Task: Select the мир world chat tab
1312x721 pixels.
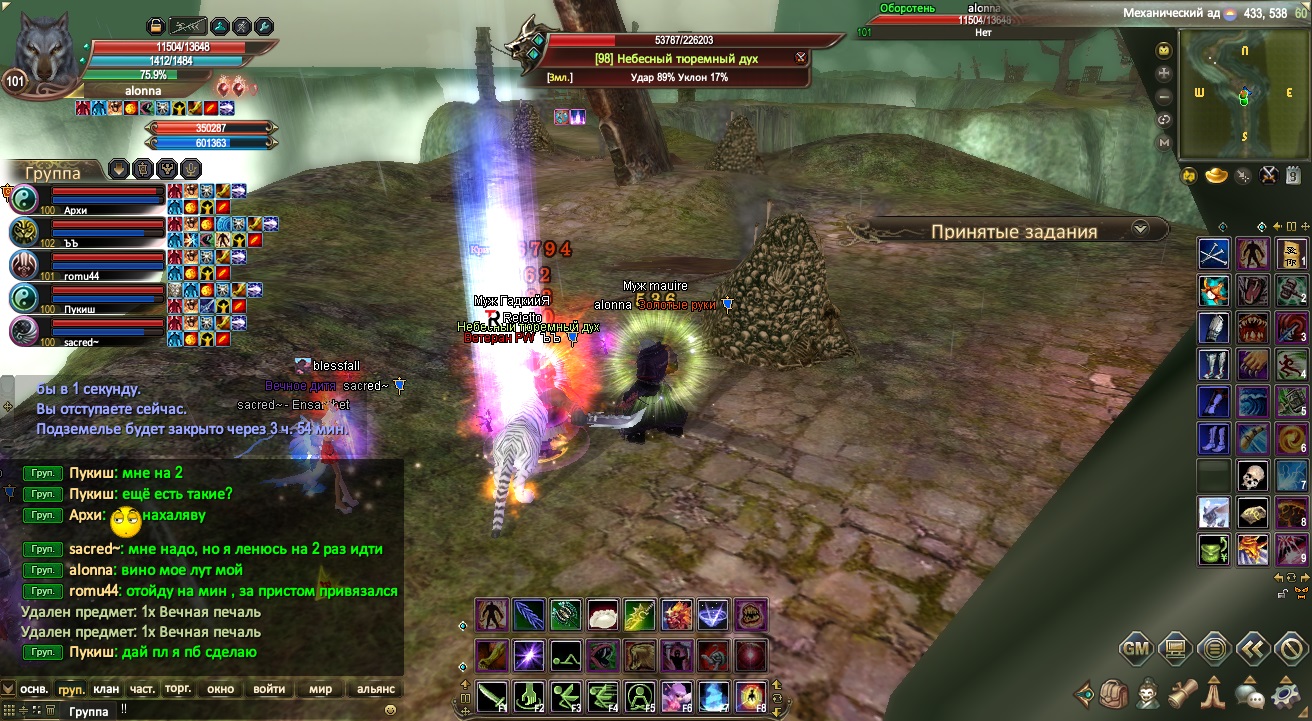Action: [320, 689]
